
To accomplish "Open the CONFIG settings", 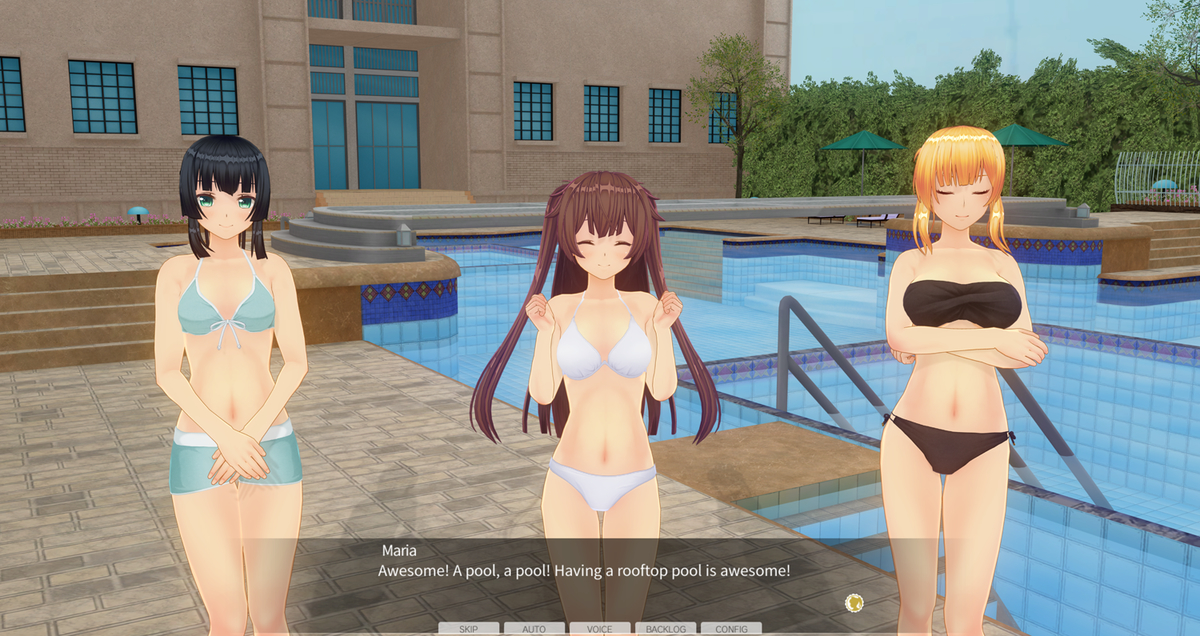I will click(x=731, y=629).
